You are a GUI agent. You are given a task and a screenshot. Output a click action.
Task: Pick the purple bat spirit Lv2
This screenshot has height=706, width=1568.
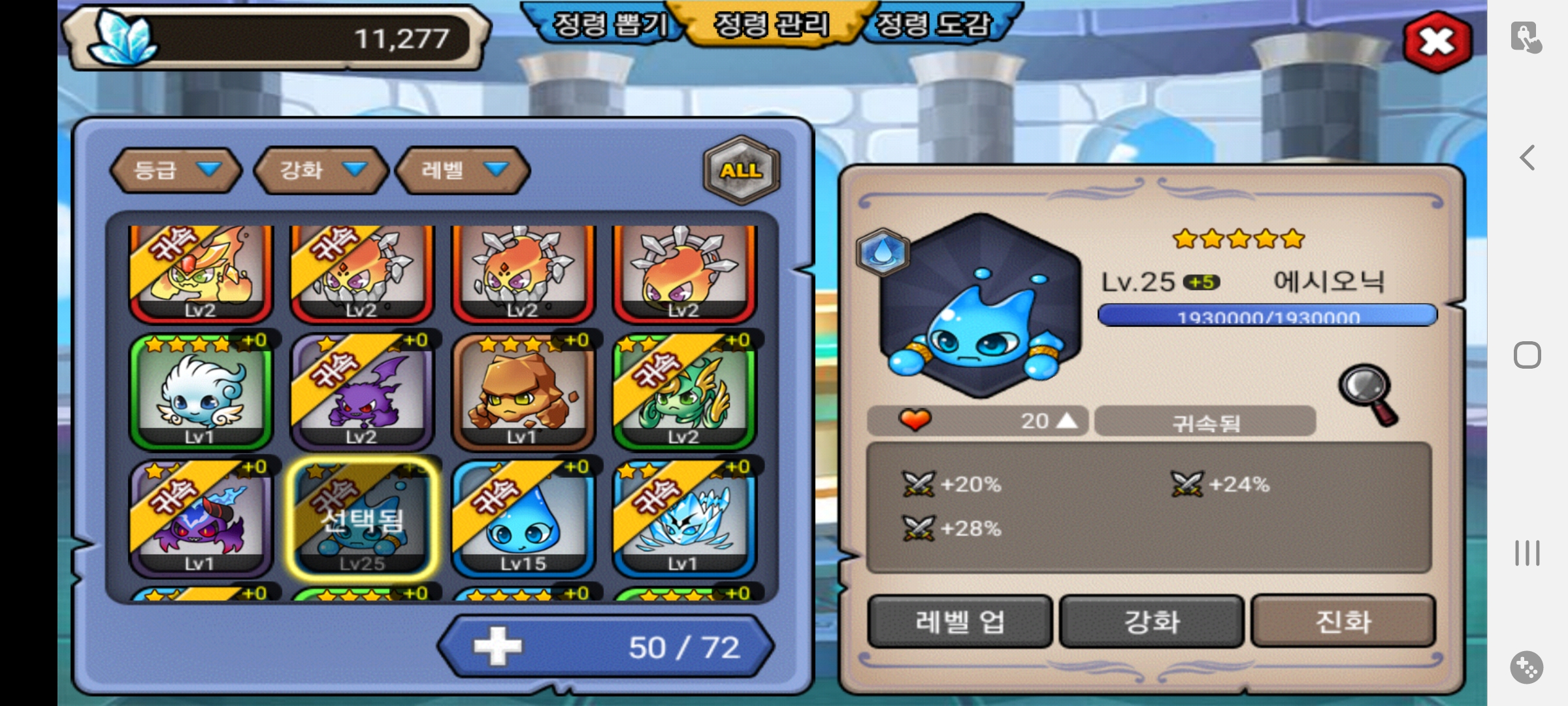pos(361,392)
